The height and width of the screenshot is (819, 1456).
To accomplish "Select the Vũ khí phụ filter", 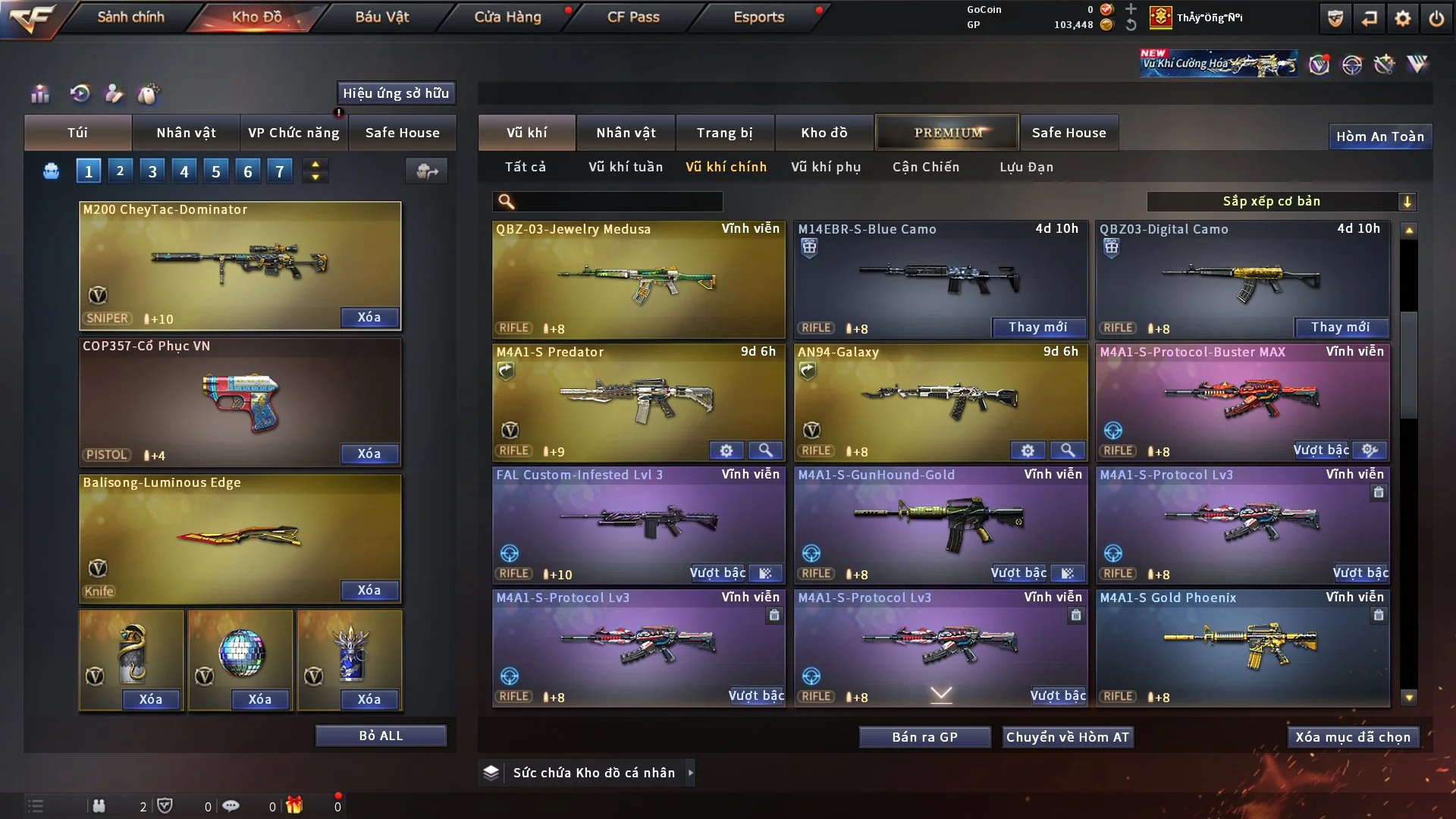I will pyautogui.click(x=826, y=167).
